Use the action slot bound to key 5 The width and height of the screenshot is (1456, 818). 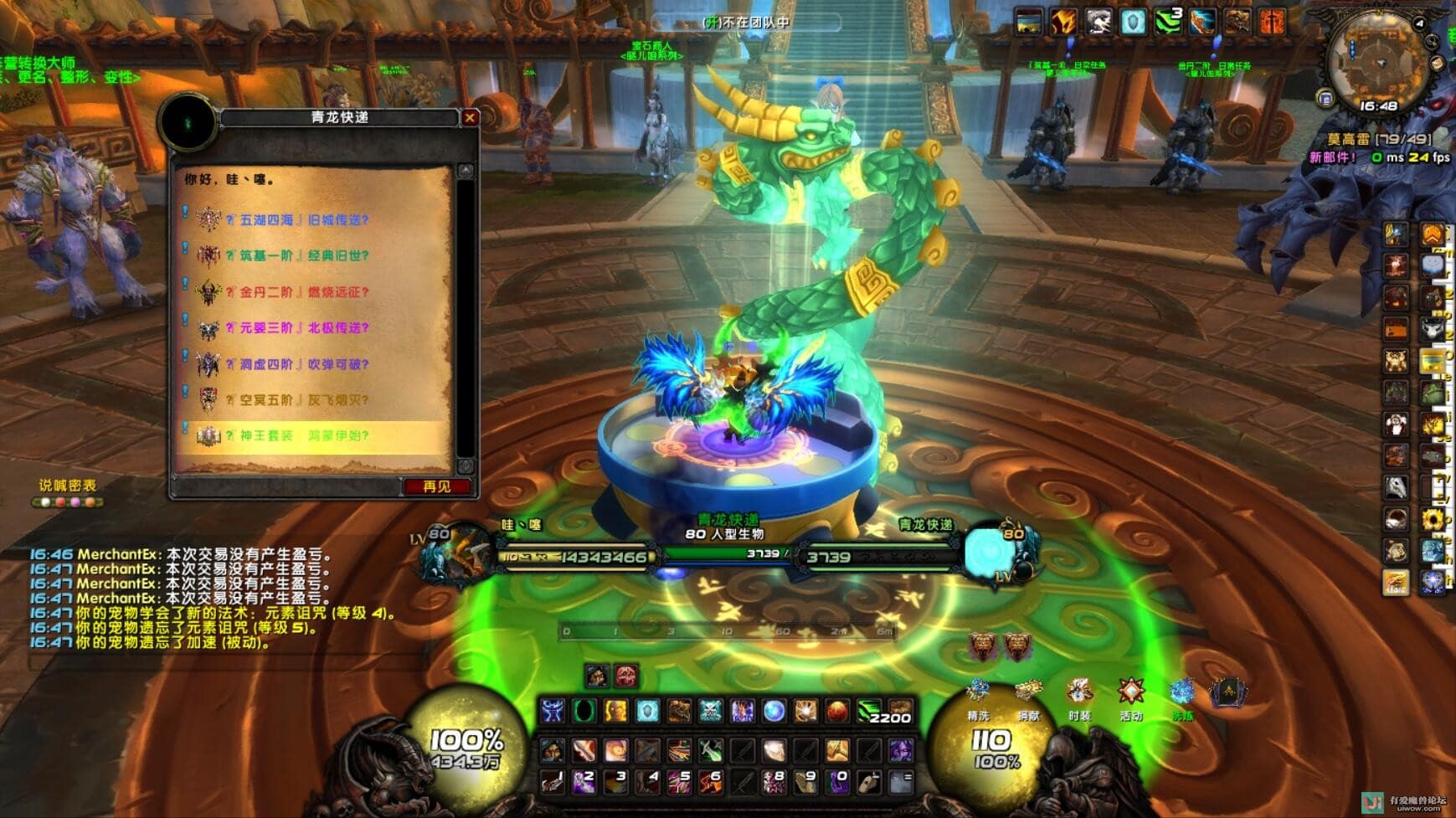pos(679,782)
